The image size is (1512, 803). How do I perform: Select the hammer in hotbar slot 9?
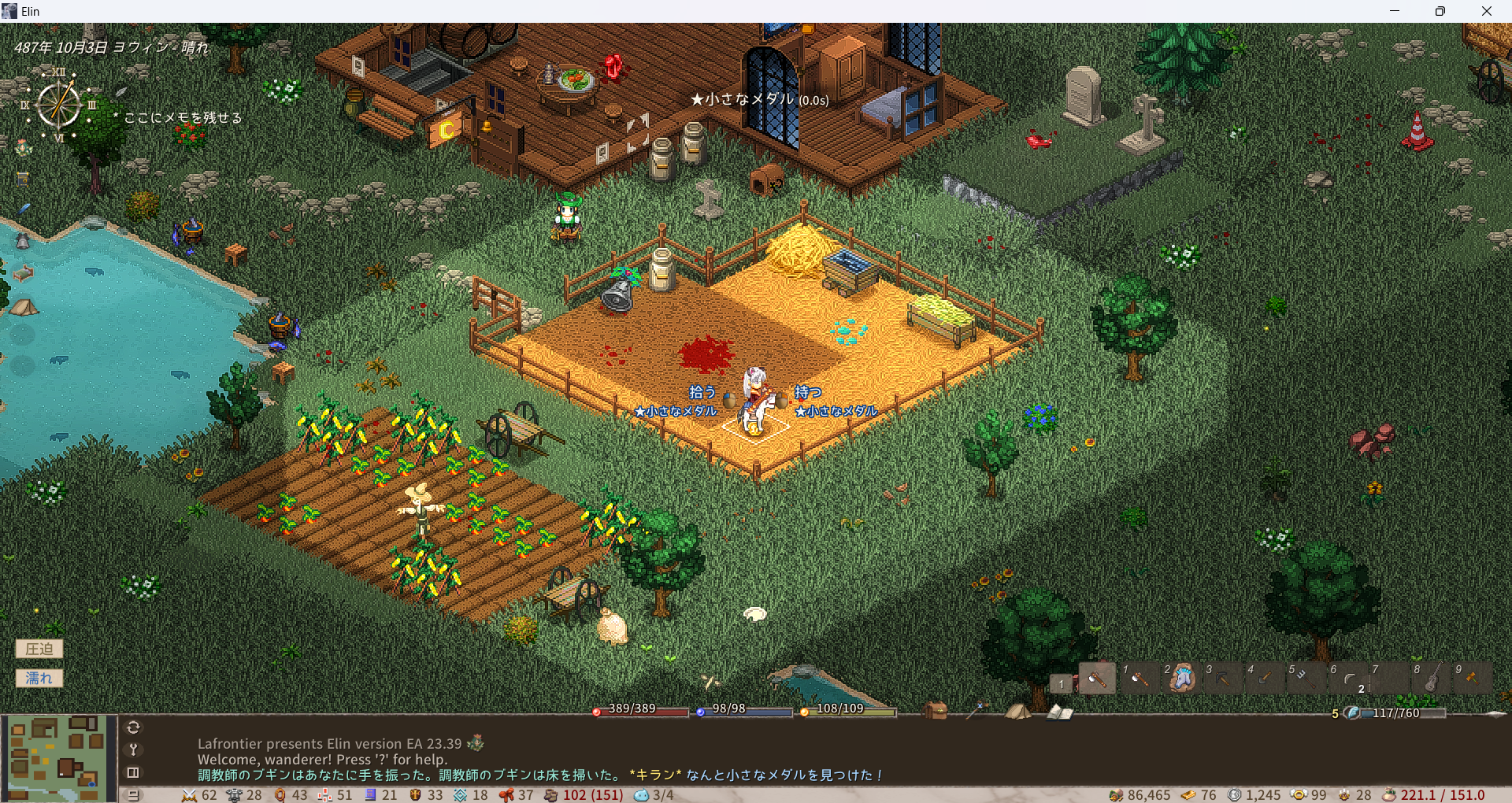(x=1471, y=677)
